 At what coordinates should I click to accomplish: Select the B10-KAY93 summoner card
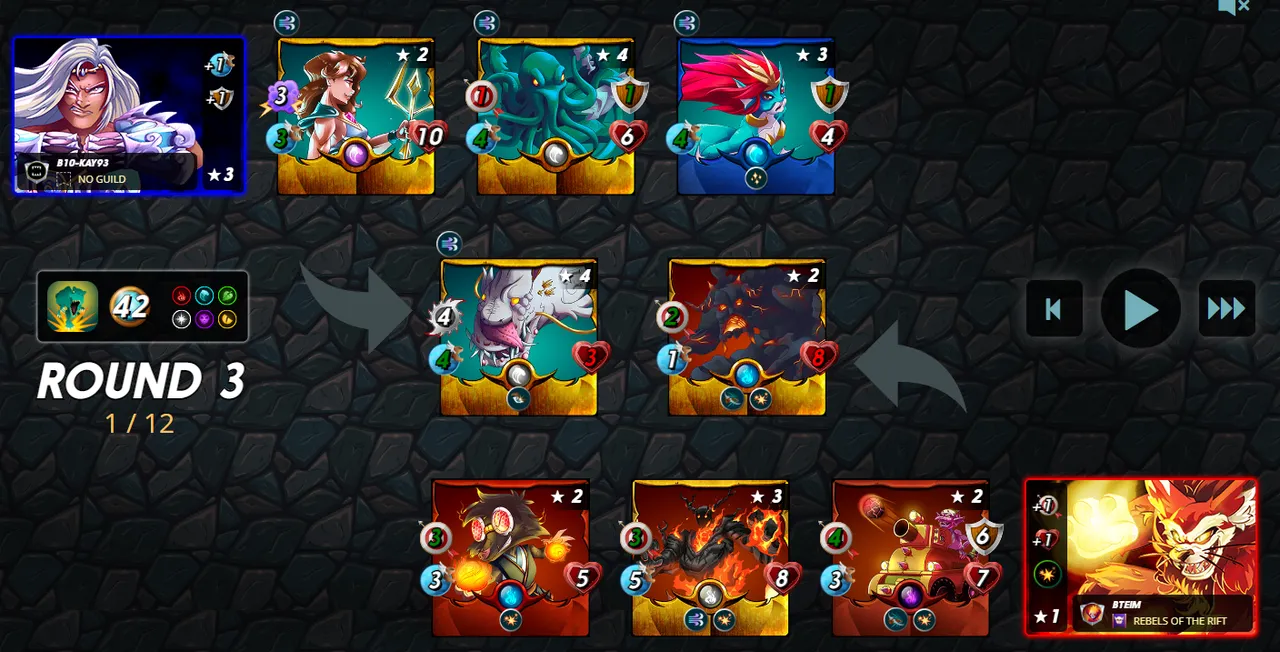point(128,115)
